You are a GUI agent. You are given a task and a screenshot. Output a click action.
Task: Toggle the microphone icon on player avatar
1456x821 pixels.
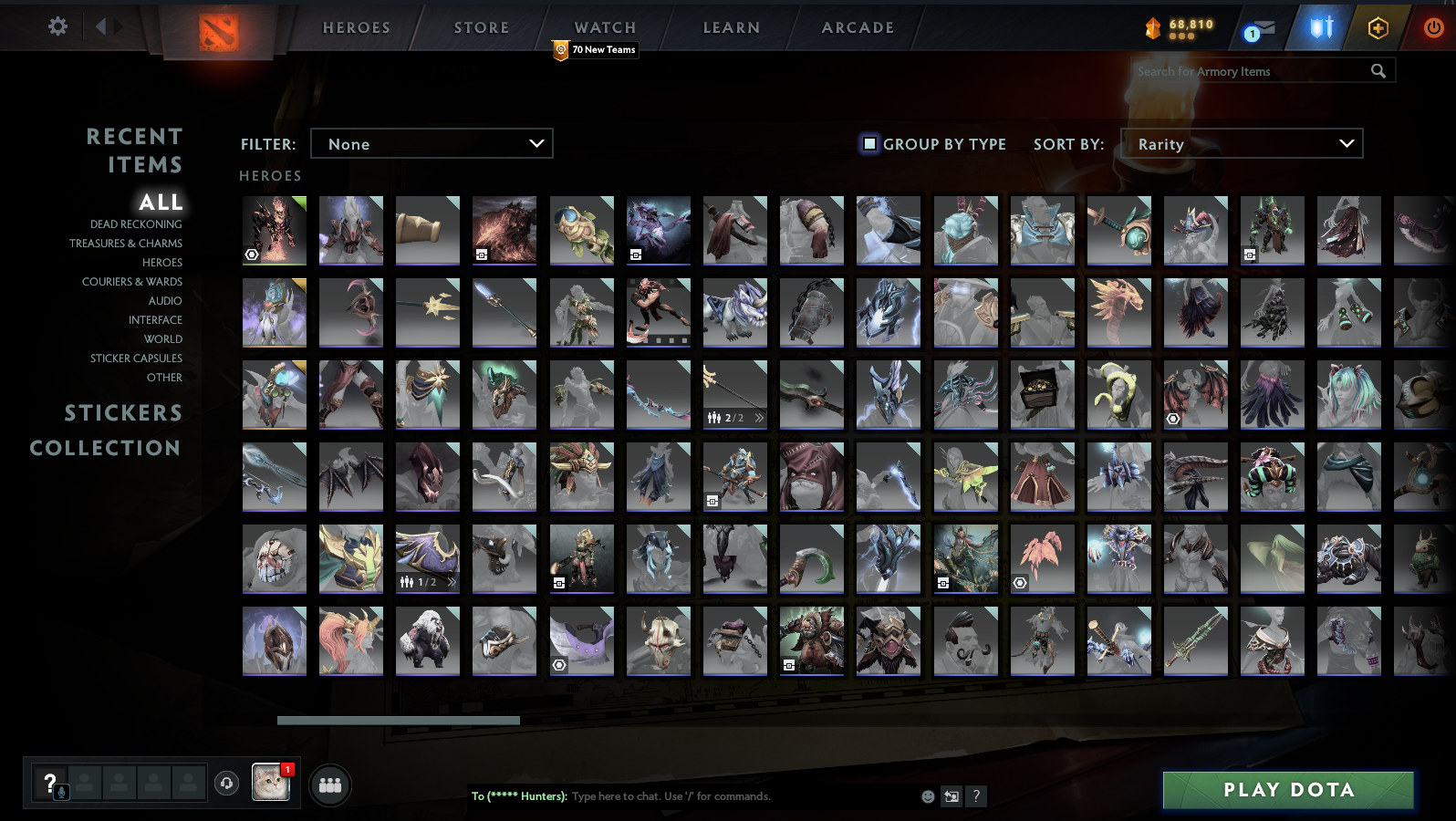[60, 792]
